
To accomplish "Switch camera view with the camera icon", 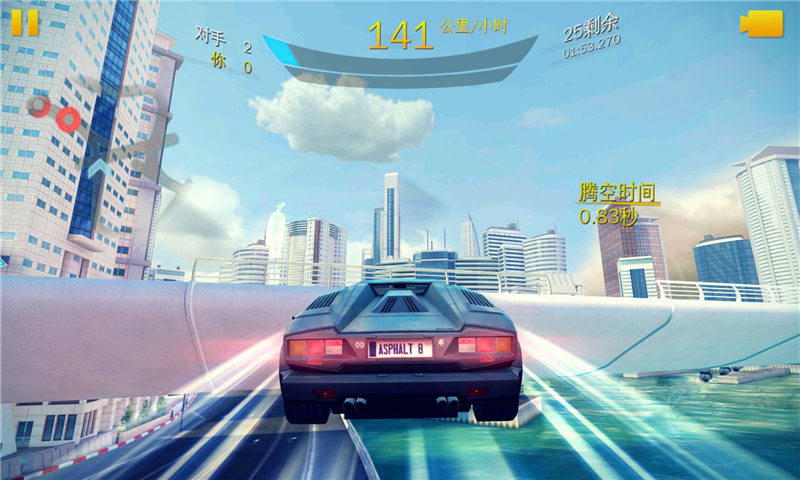I will pyautogui.click(x=762, y=24).
